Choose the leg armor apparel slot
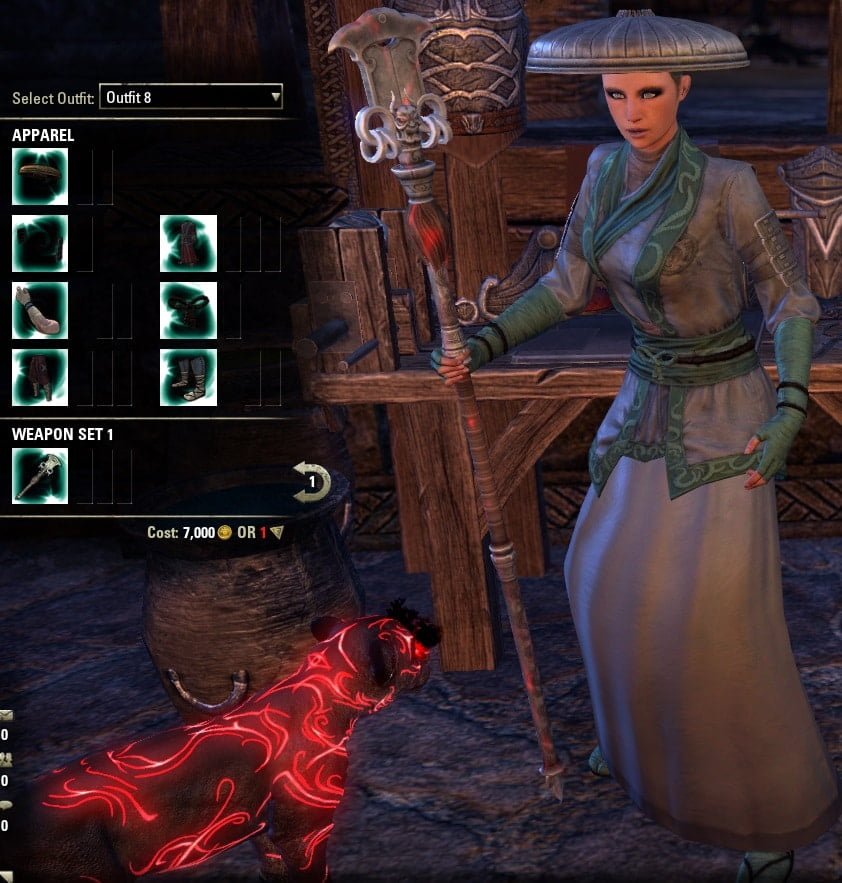Screen dimensions: 842x883 (40, 377)
